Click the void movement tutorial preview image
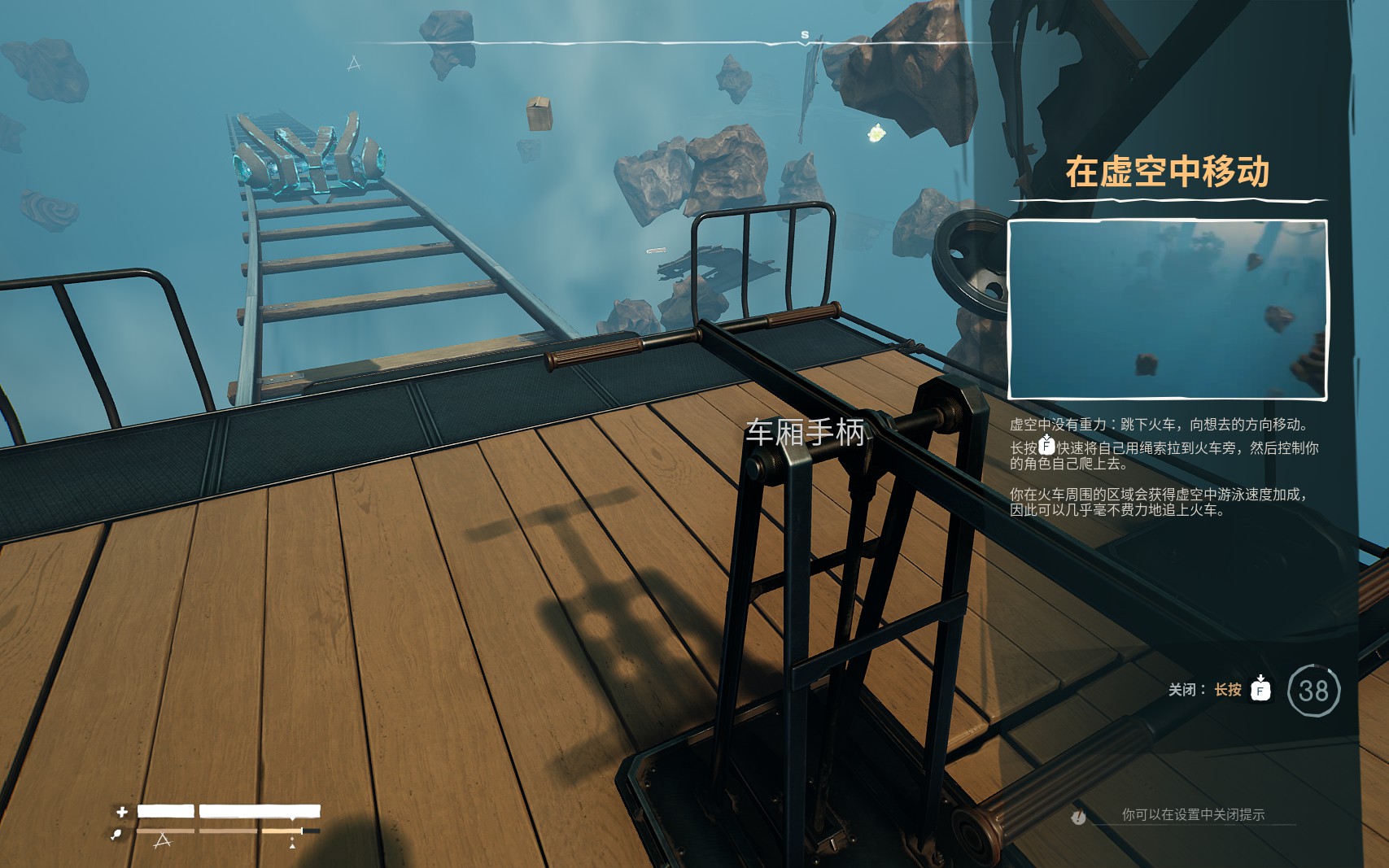 (x=1168, y=310)
